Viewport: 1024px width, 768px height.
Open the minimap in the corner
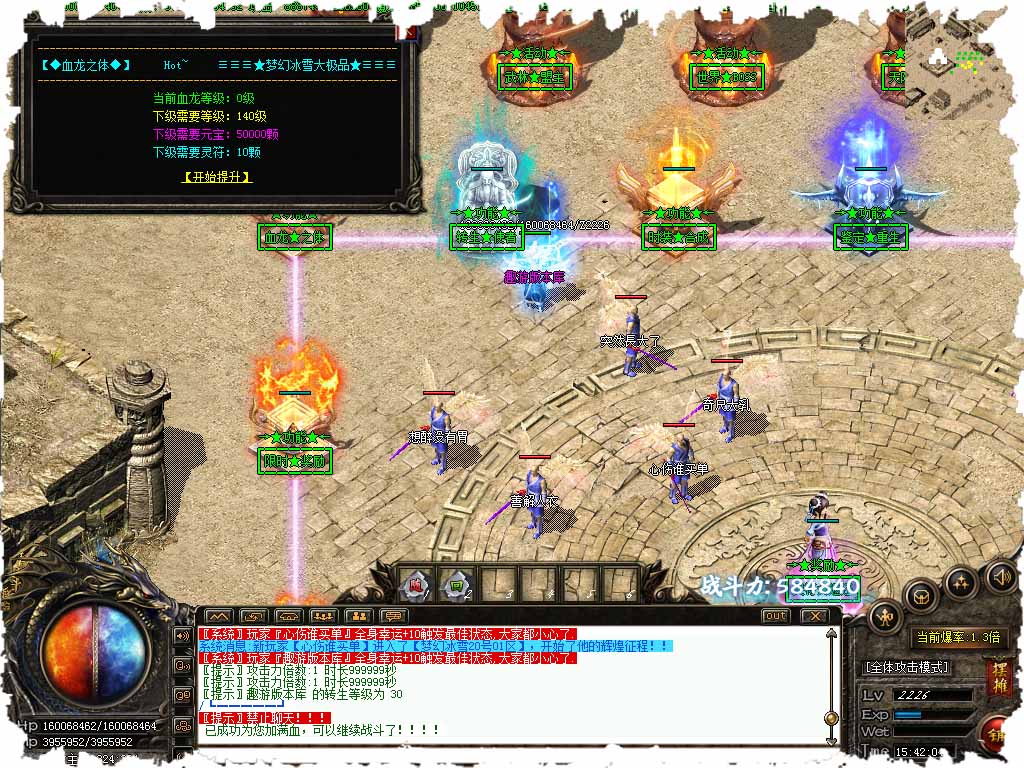[963, 60]
